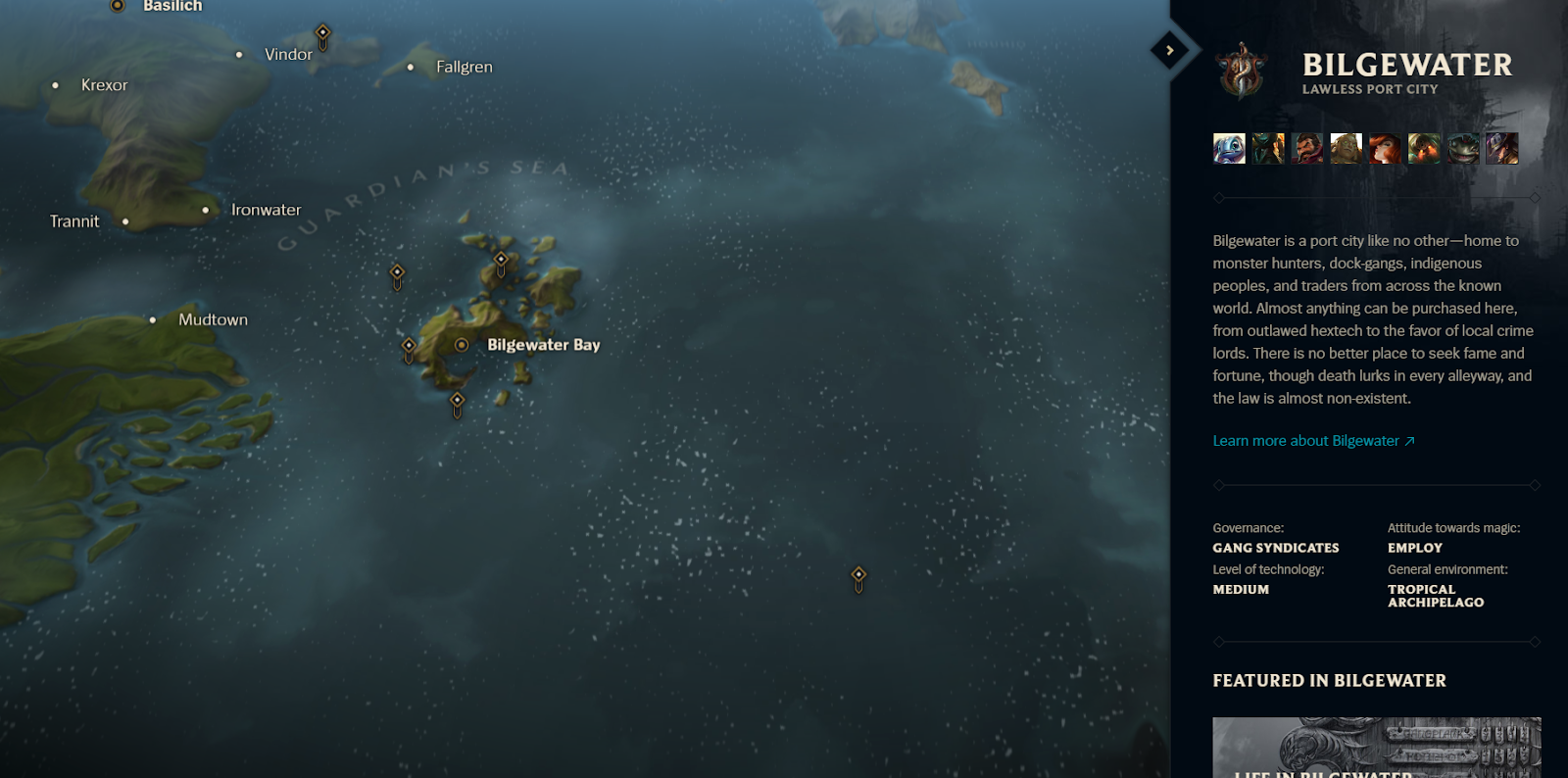Click the Bilgewater Bay location marker

(x=462, y=345)
